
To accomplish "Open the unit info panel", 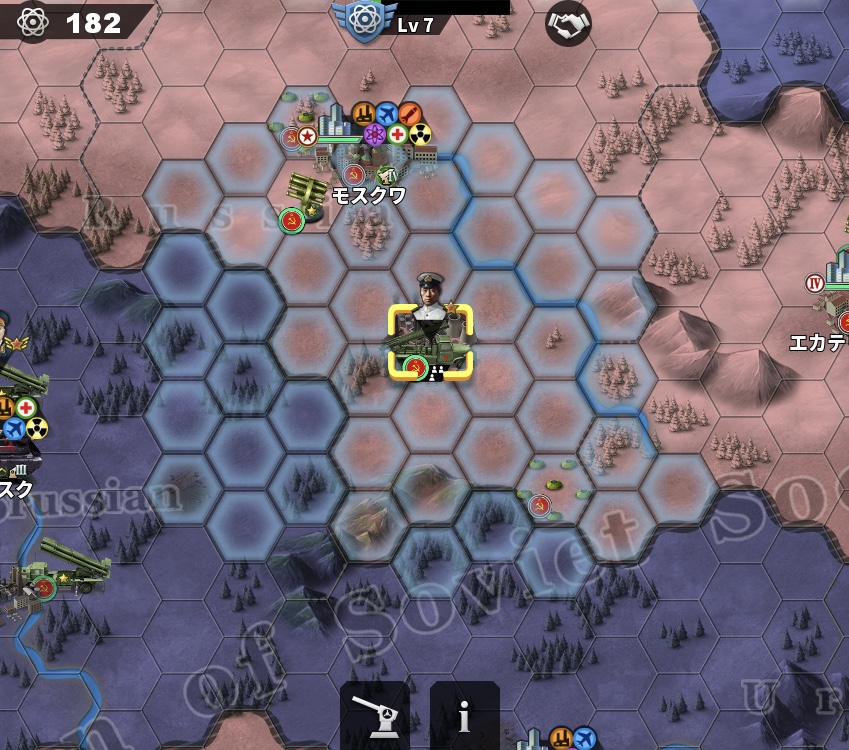I will click(x=464, y=714).
